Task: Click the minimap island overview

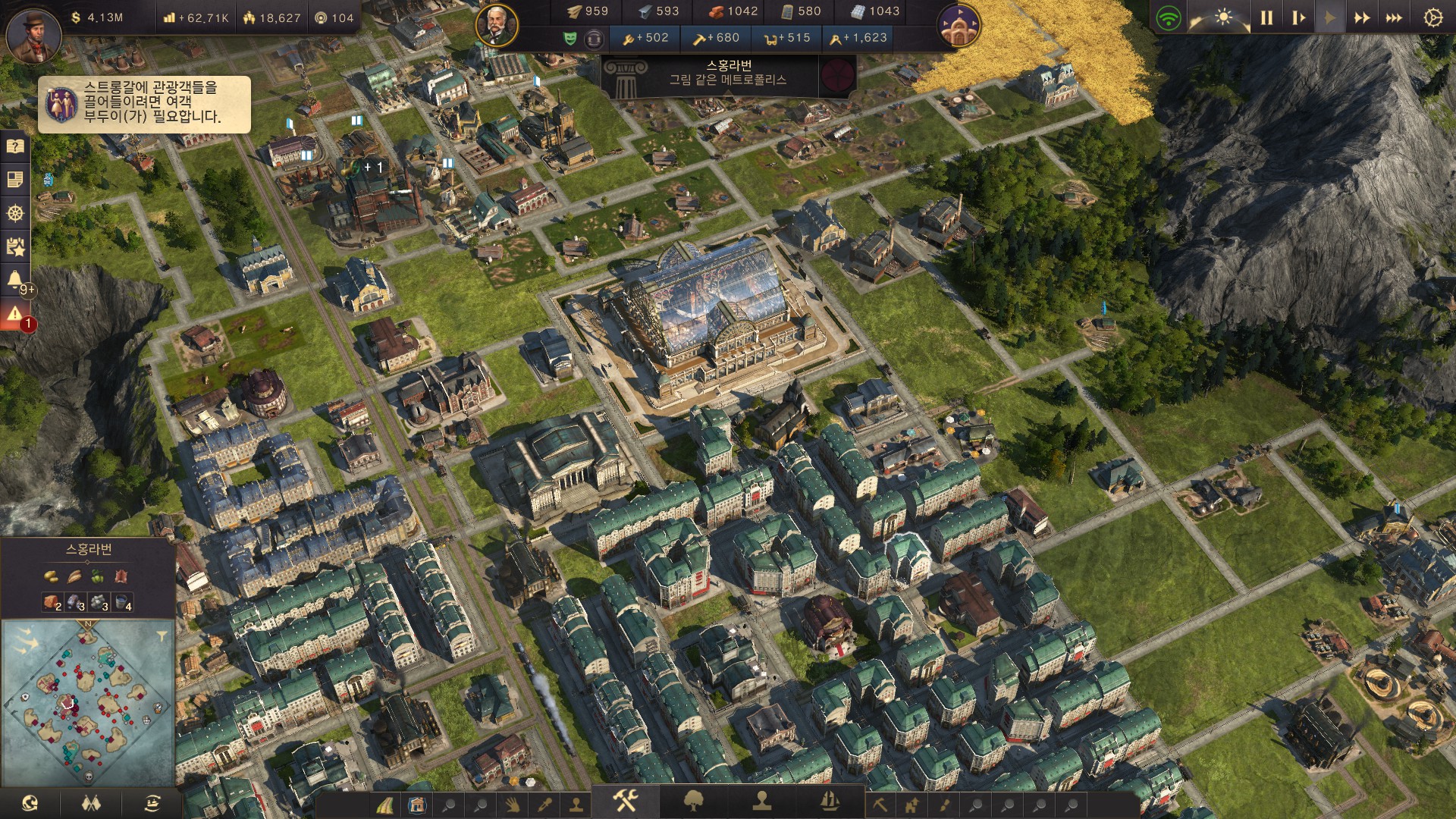Action: tap(88, 702)
